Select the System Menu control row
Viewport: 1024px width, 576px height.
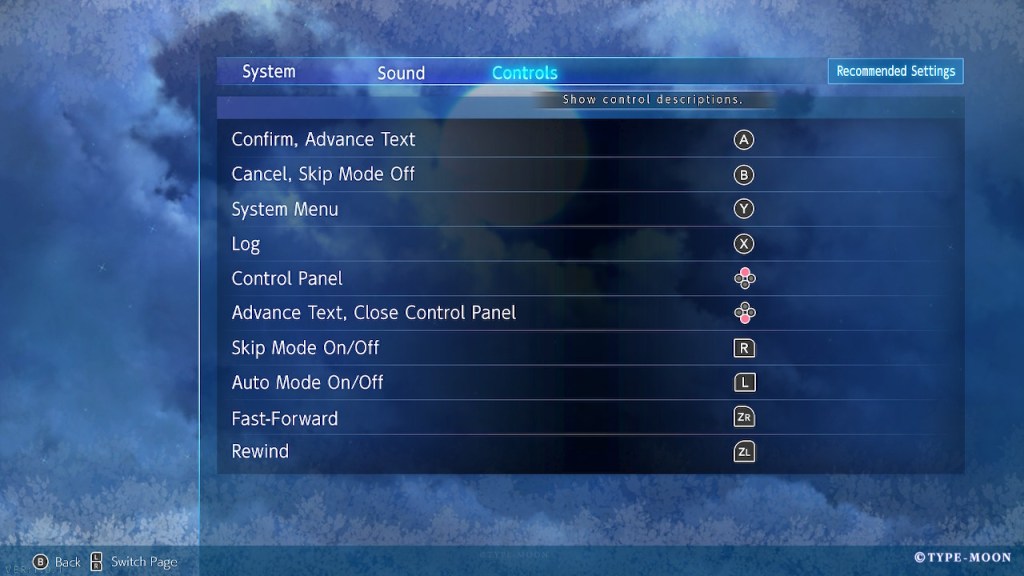590,210
